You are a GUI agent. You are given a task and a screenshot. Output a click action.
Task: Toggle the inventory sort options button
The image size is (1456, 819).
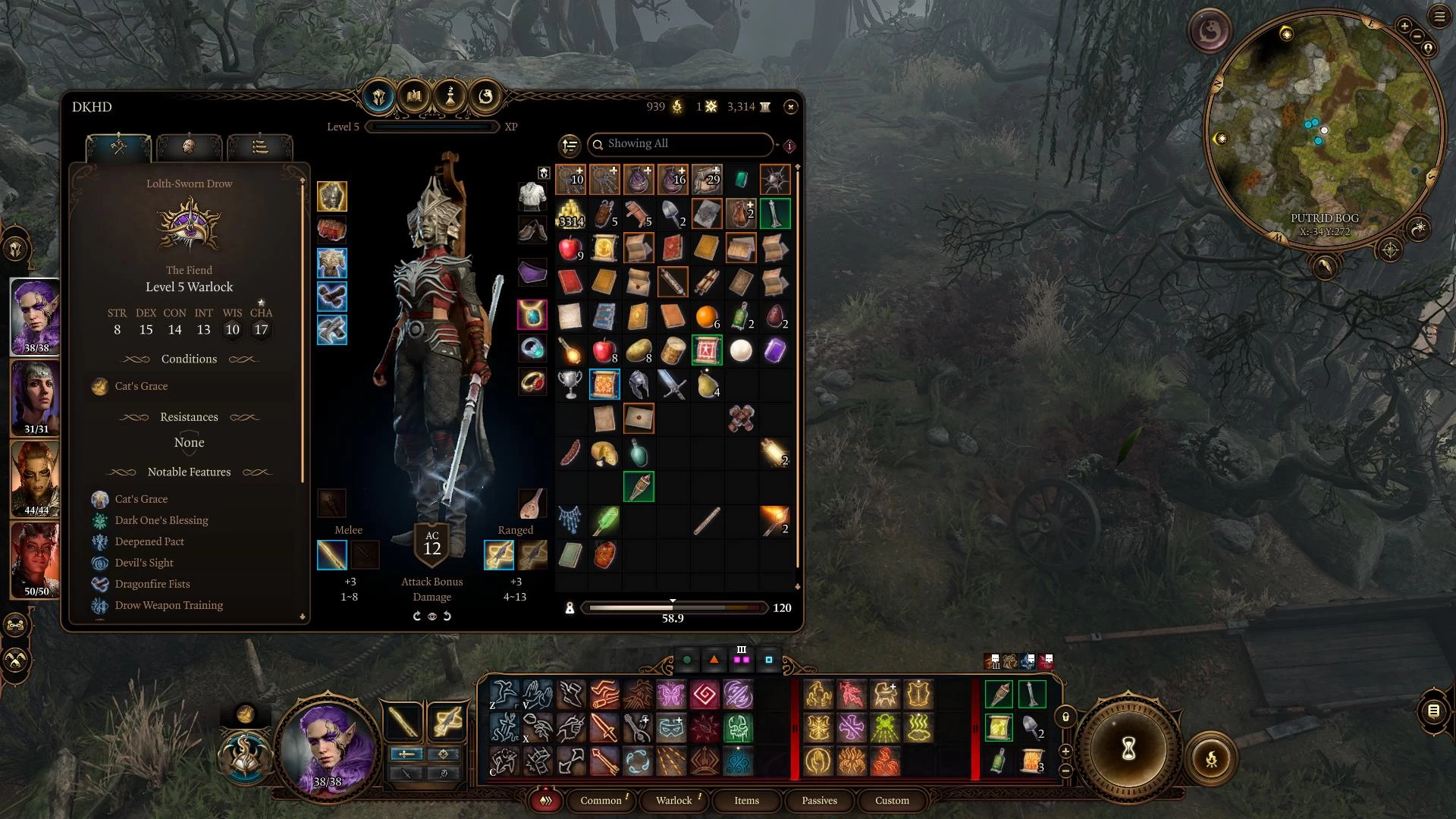(x=570, y=145)
